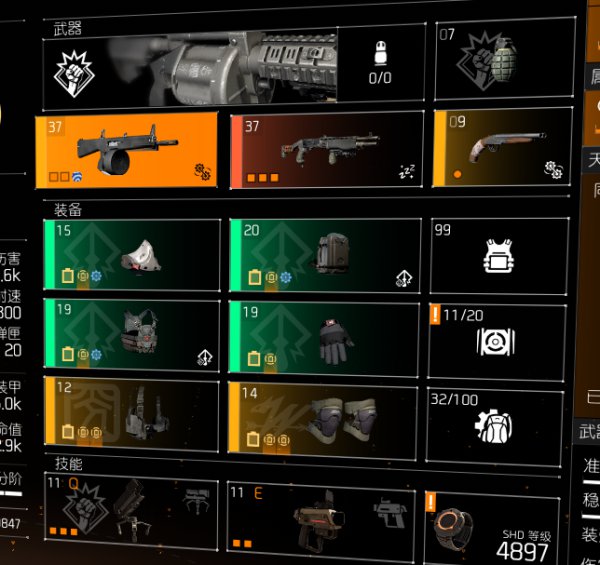Select the orange drum-magazine primary weapon
This screenshot has height=565, width=600.
coord(127,150)
